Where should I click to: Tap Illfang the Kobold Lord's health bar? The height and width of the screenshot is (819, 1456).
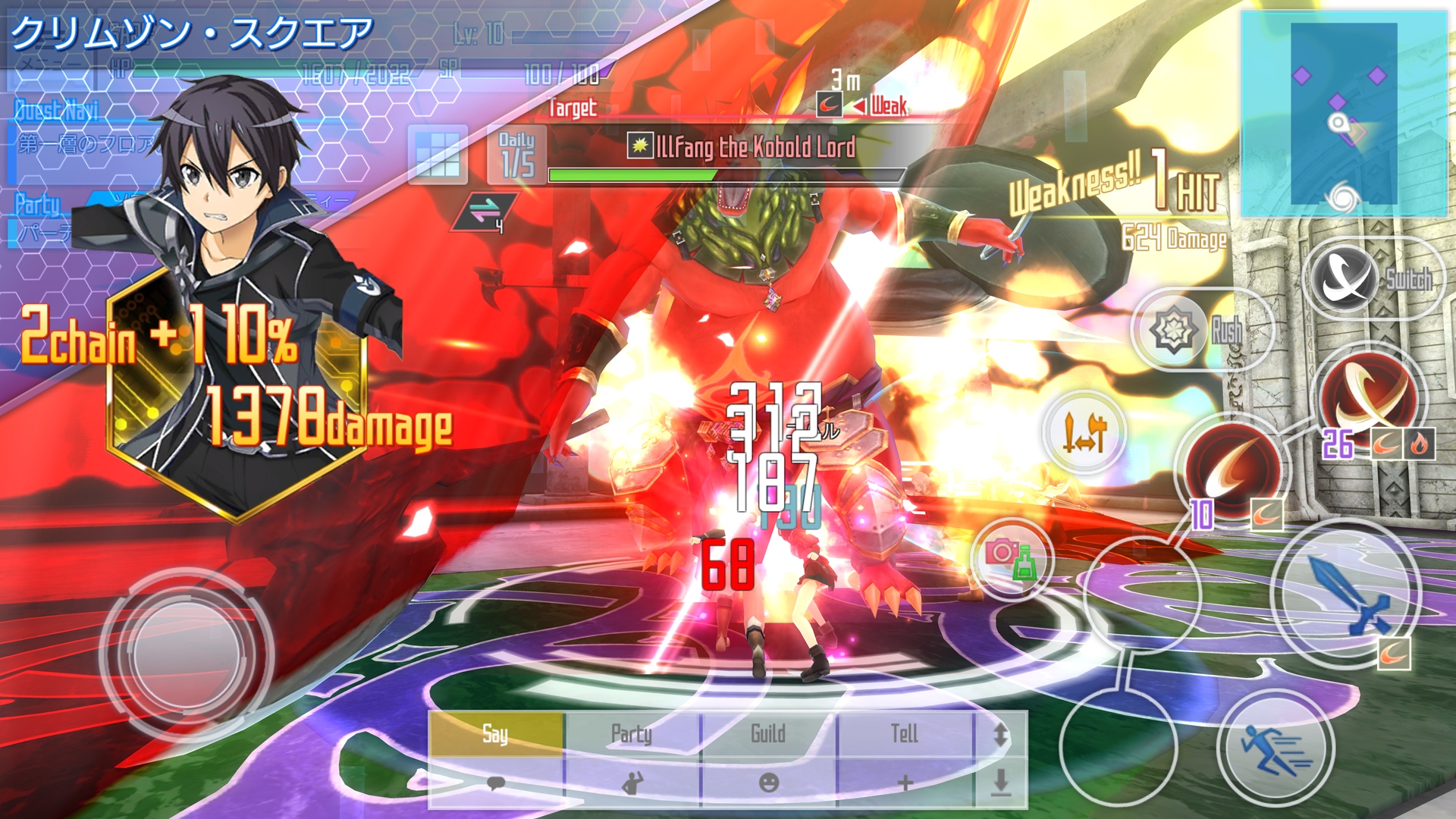pyautogui.click(x=728, y=174)
